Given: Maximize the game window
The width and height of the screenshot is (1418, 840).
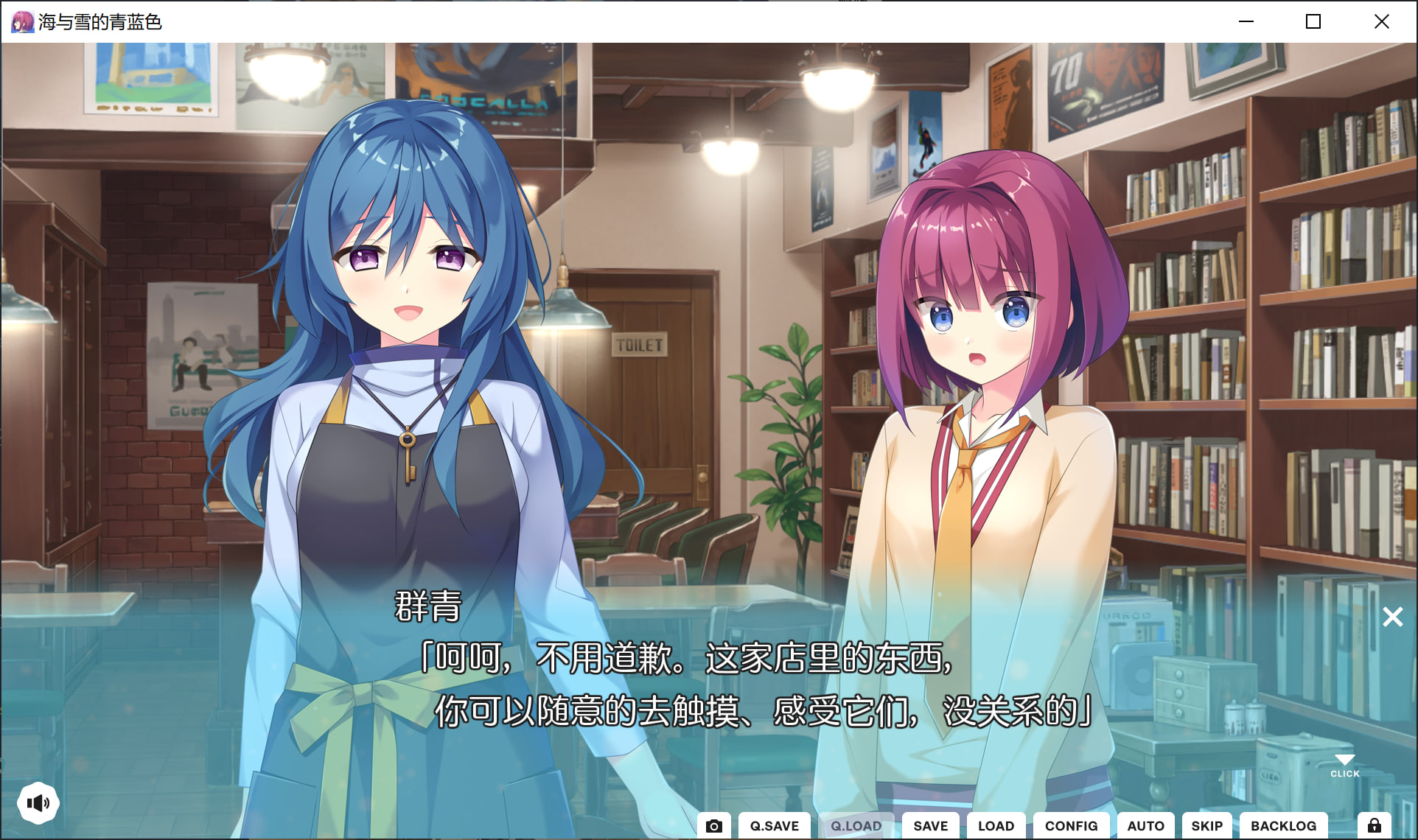Looking at the screenshot, I should tap(1313, 21).
